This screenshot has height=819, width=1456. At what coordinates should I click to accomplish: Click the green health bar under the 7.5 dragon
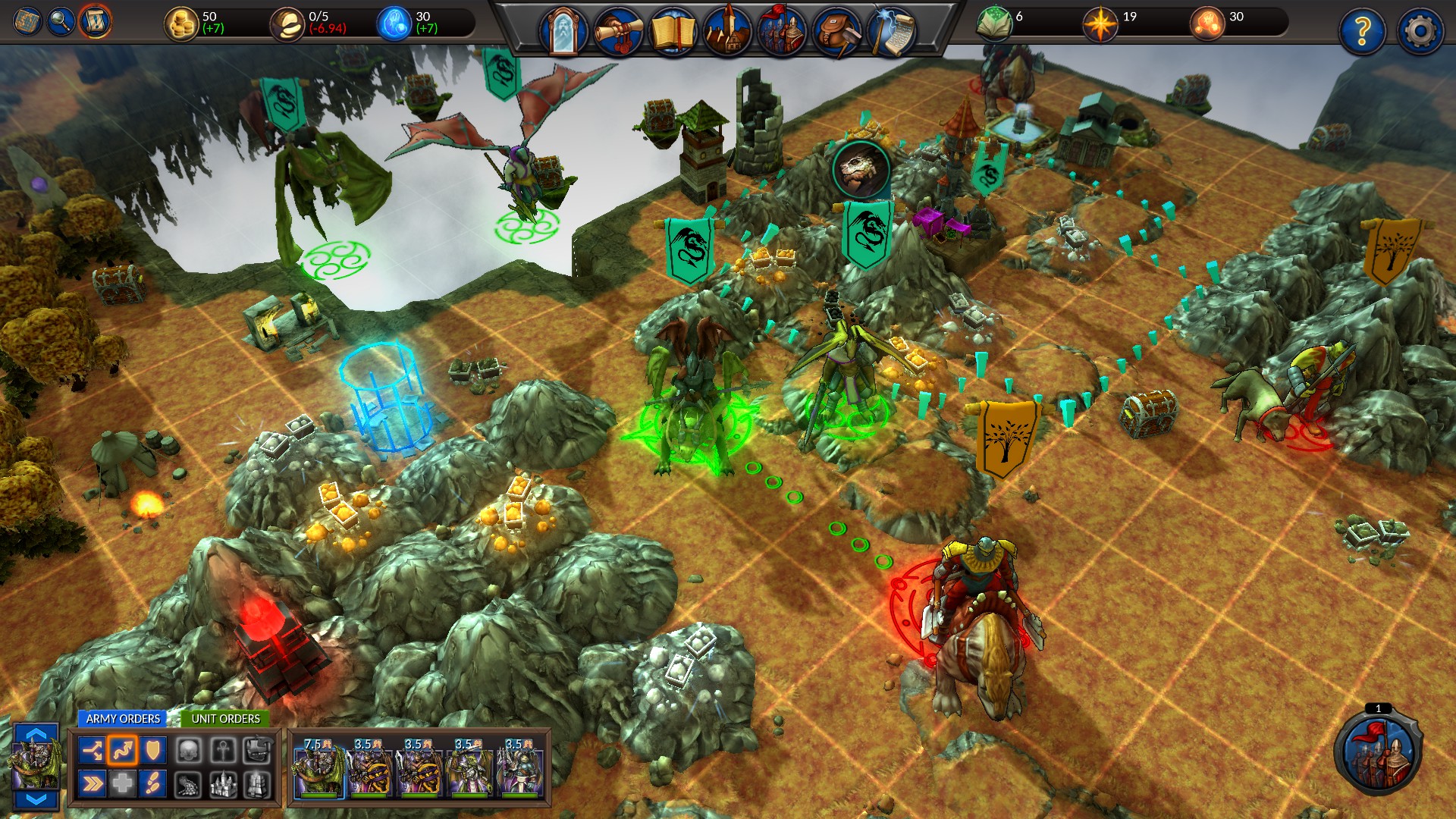pyautogui.click(x=318, y=795)
